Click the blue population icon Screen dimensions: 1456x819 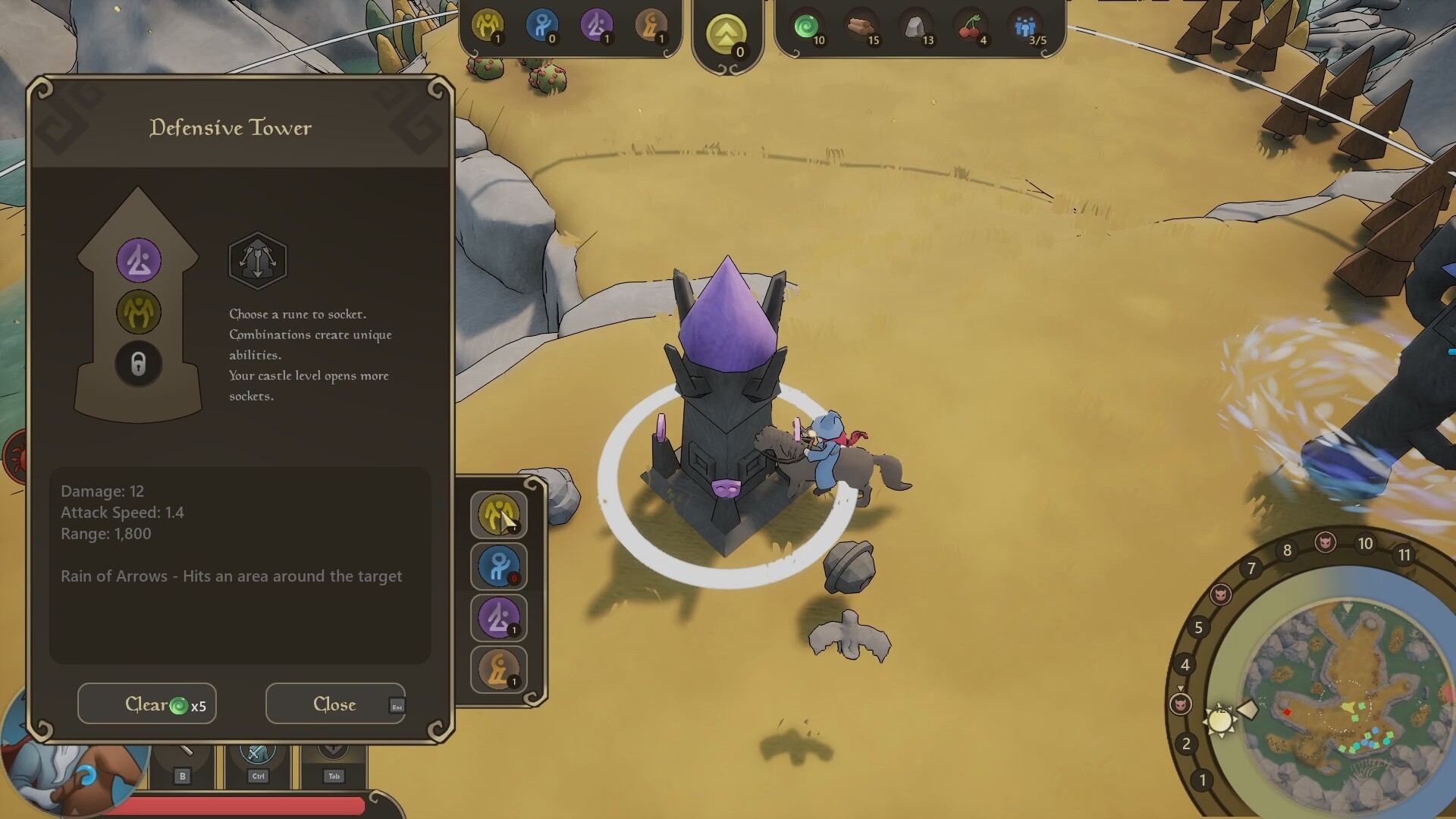(x=1025, y=27)
